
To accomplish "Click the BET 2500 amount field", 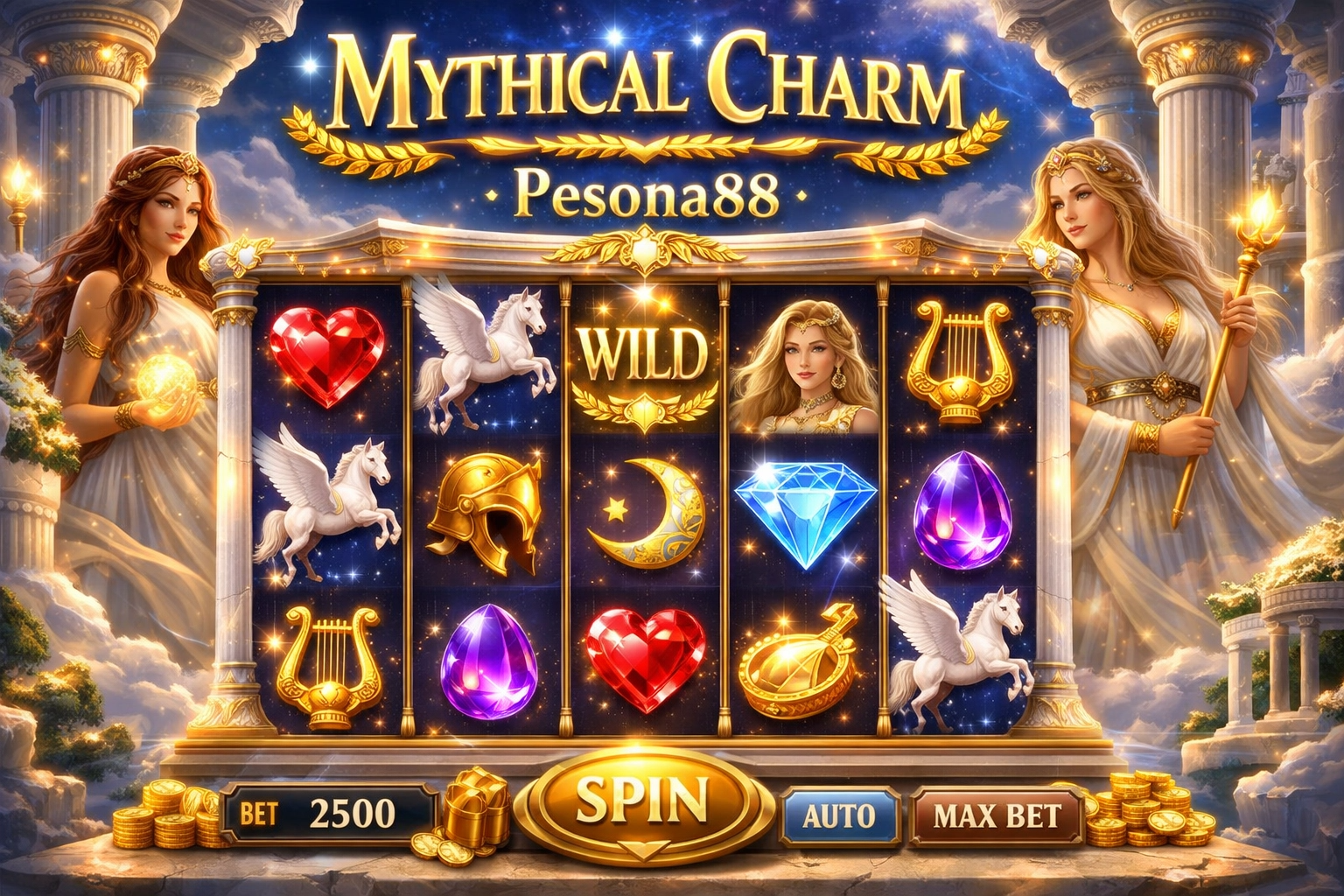I will click(328, 815).
